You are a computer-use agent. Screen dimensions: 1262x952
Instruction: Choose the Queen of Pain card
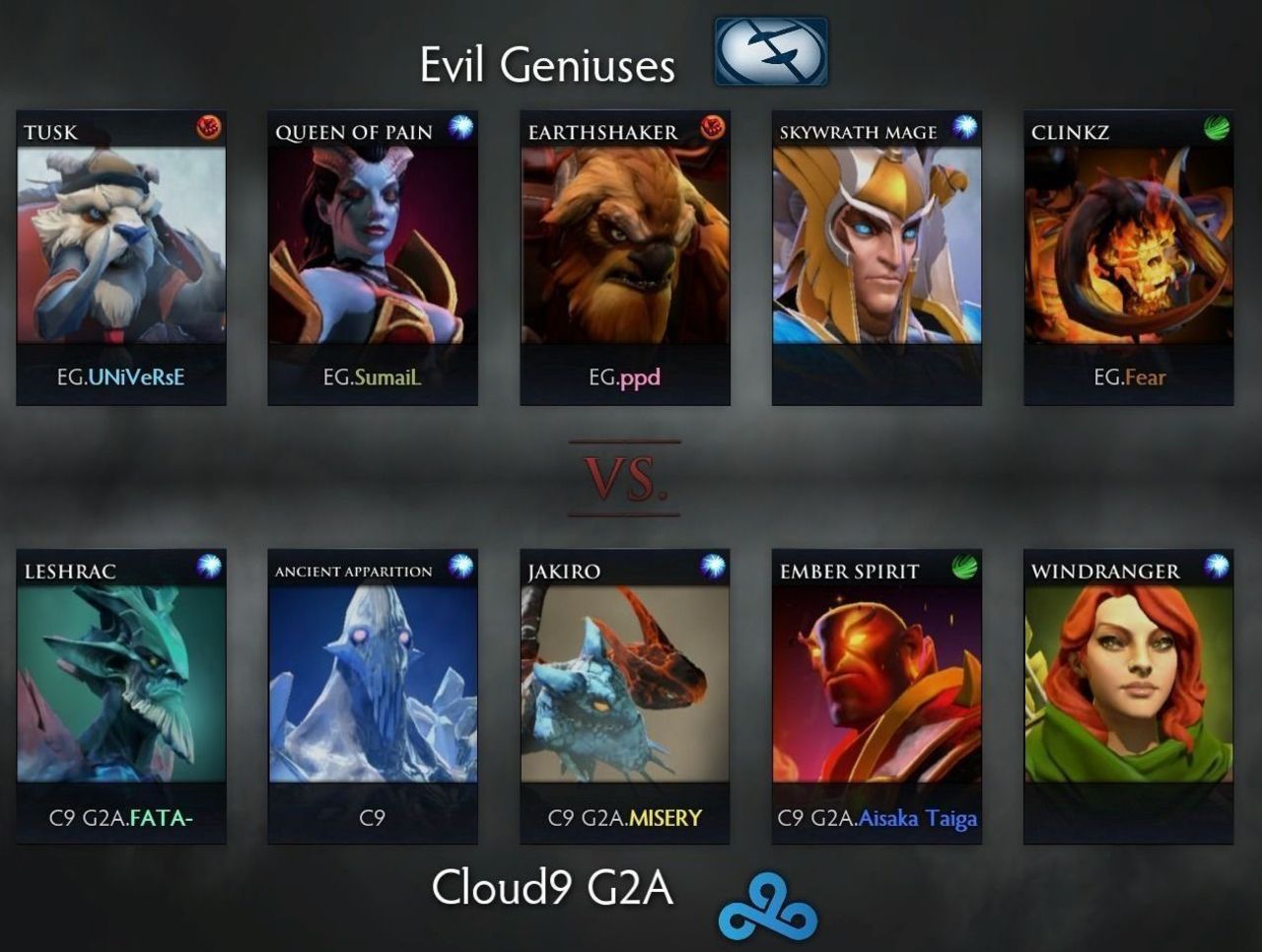(373, 245)
